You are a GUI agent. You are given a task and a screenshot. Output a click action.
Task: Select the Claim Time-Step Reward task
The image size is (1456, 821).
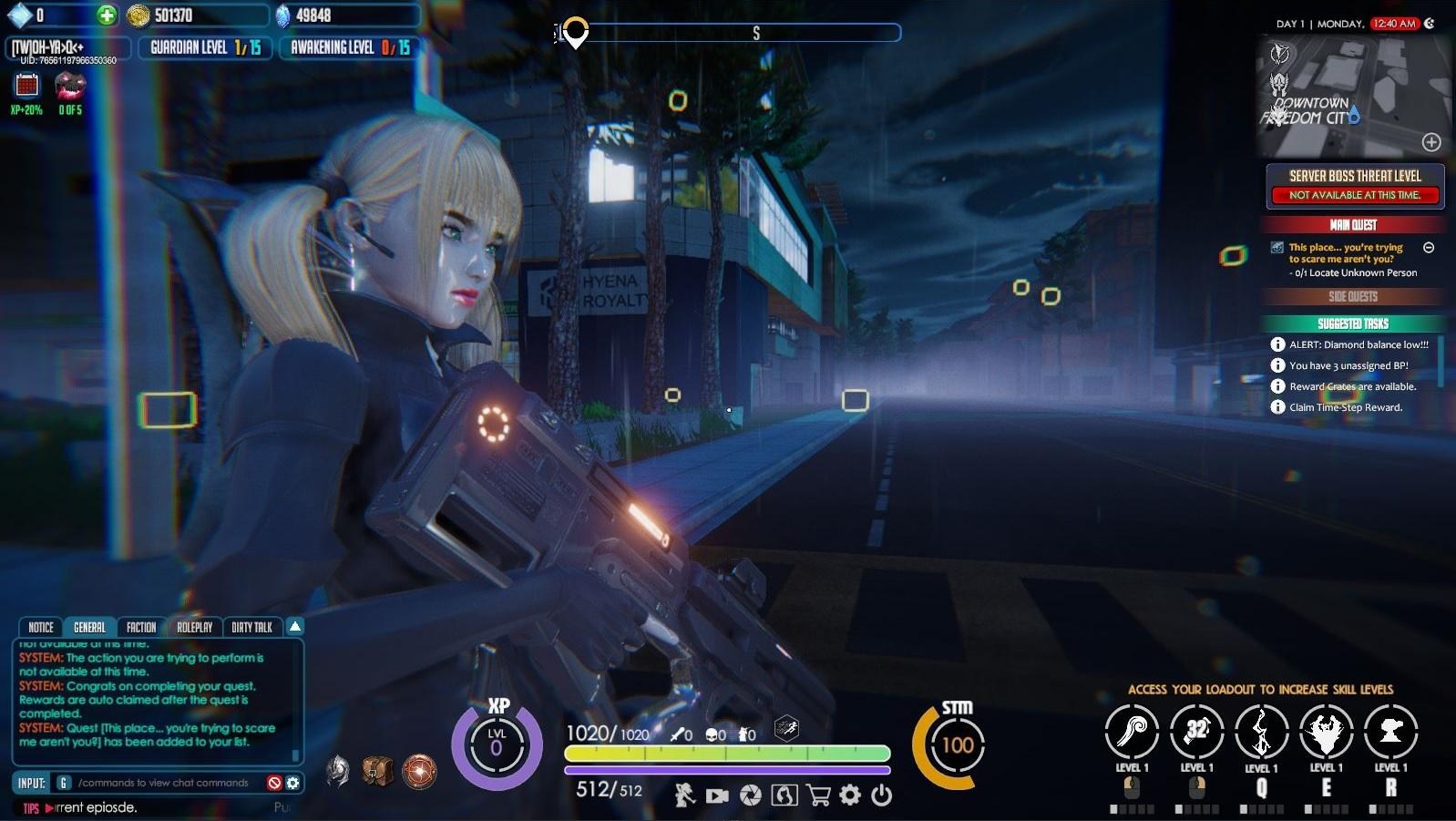[1345, 407]
